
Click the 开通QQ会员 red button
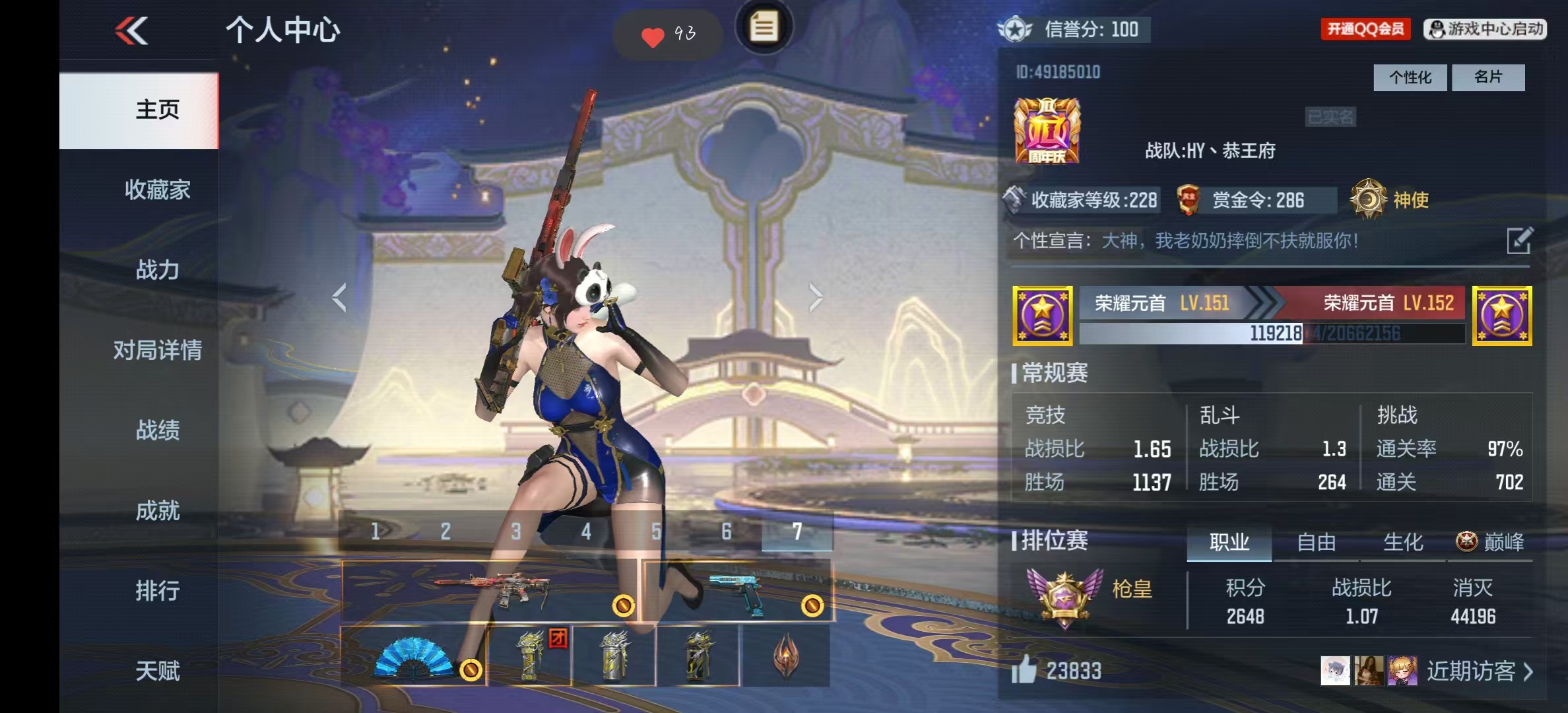[1365, 29]
